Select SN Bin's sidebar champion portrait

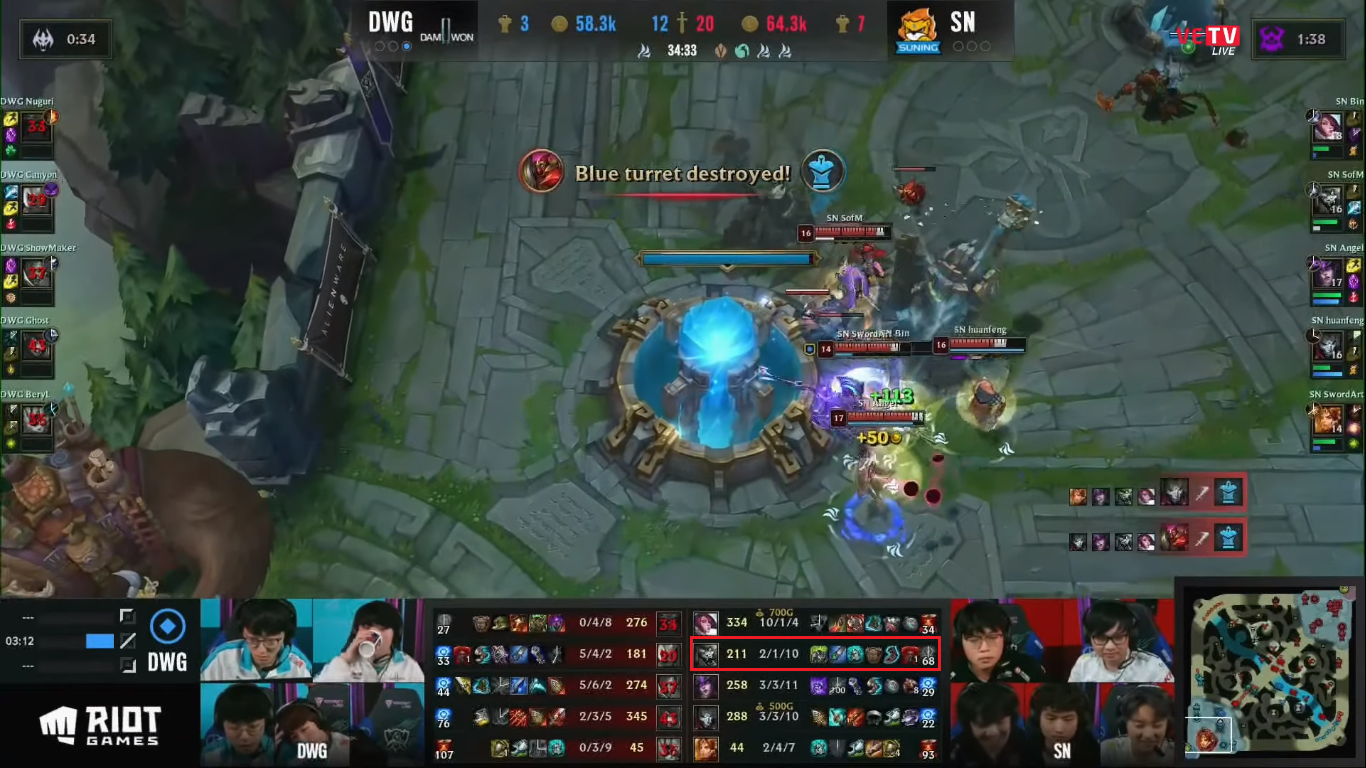click(x=1327, y=127)
